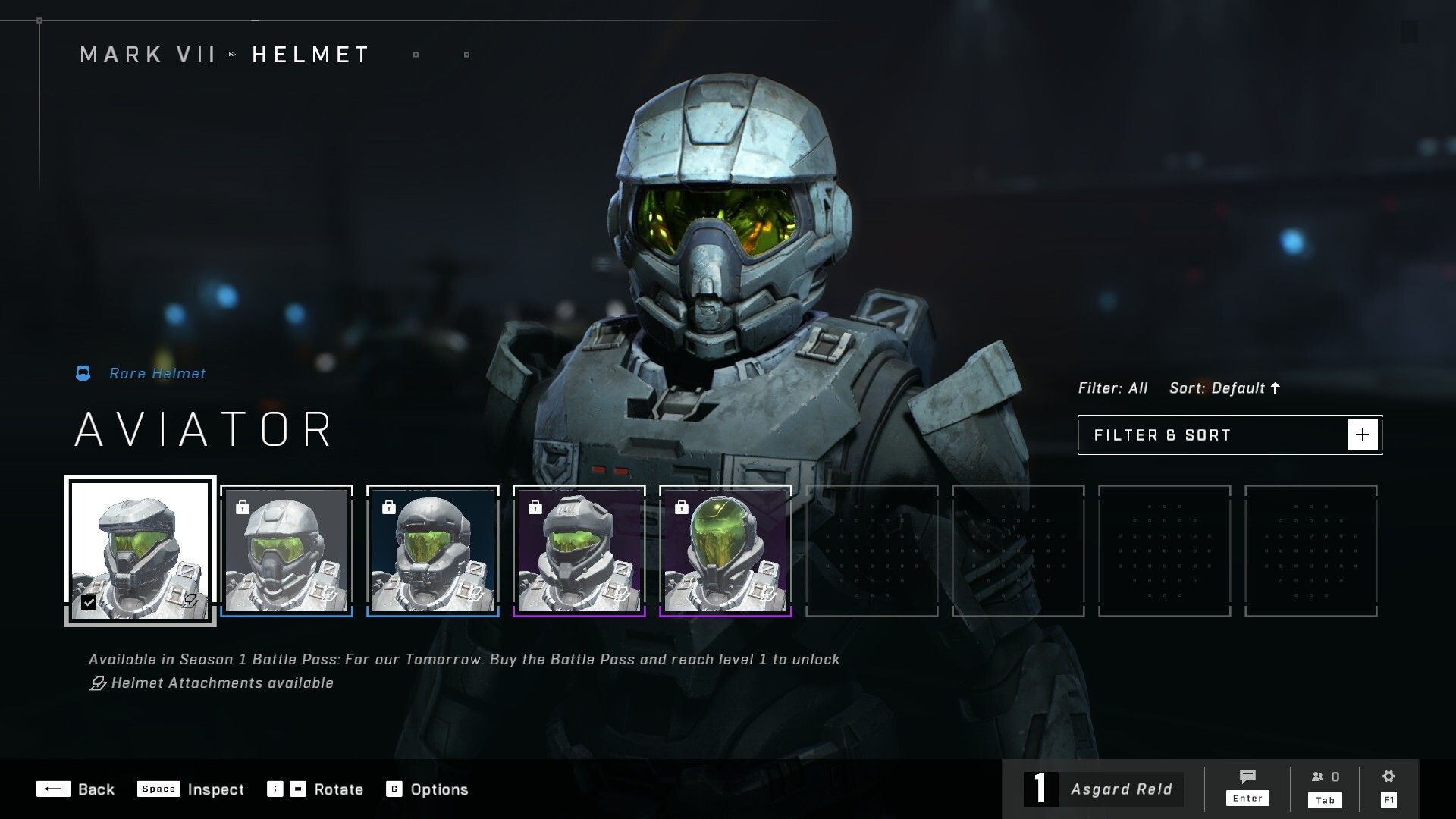Select the equipped Mark VII helmet tile

[x=140, y=550]
